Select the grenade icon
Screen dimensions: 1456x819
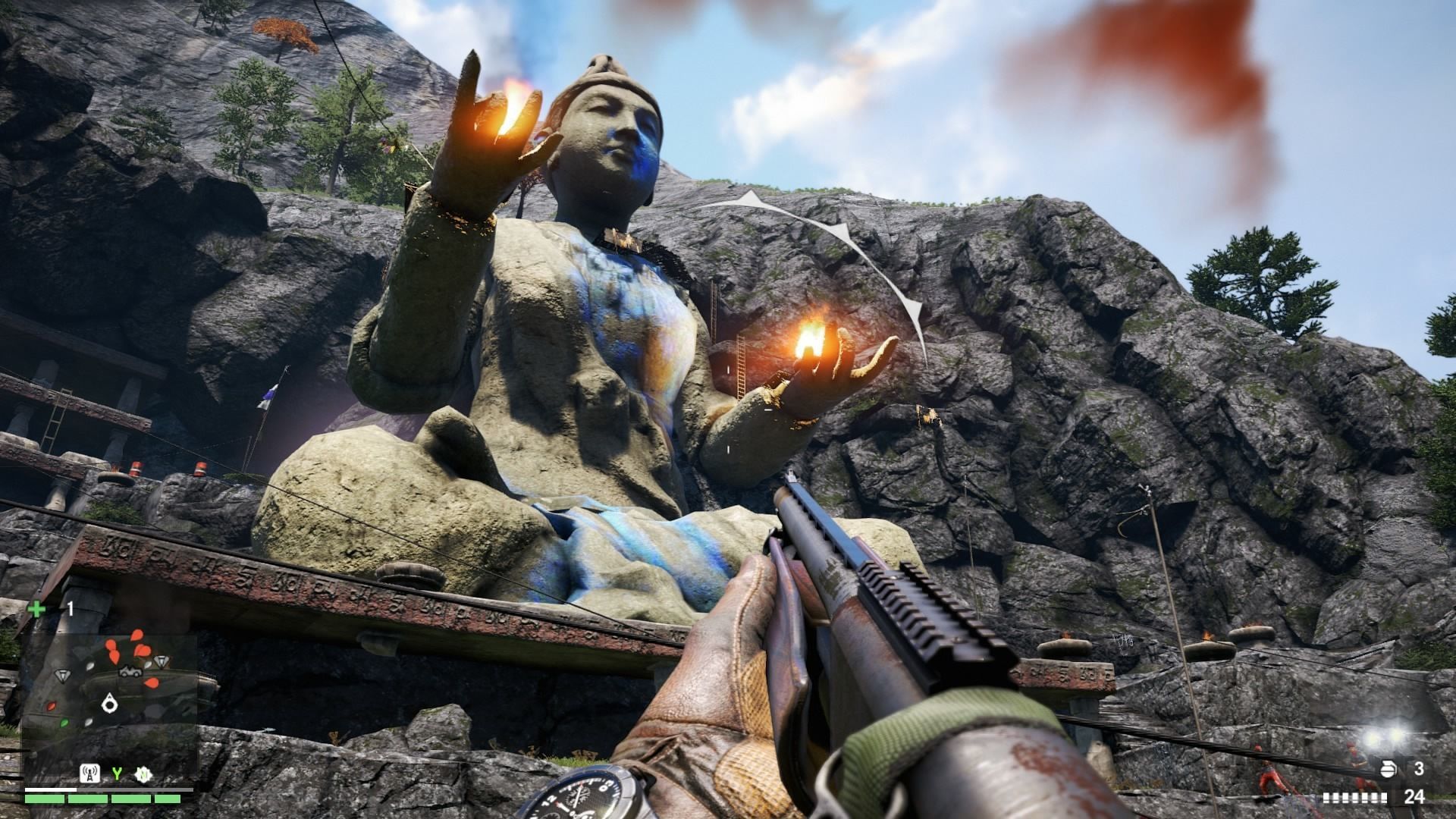pyautogui.click(x=1386, y=769)
